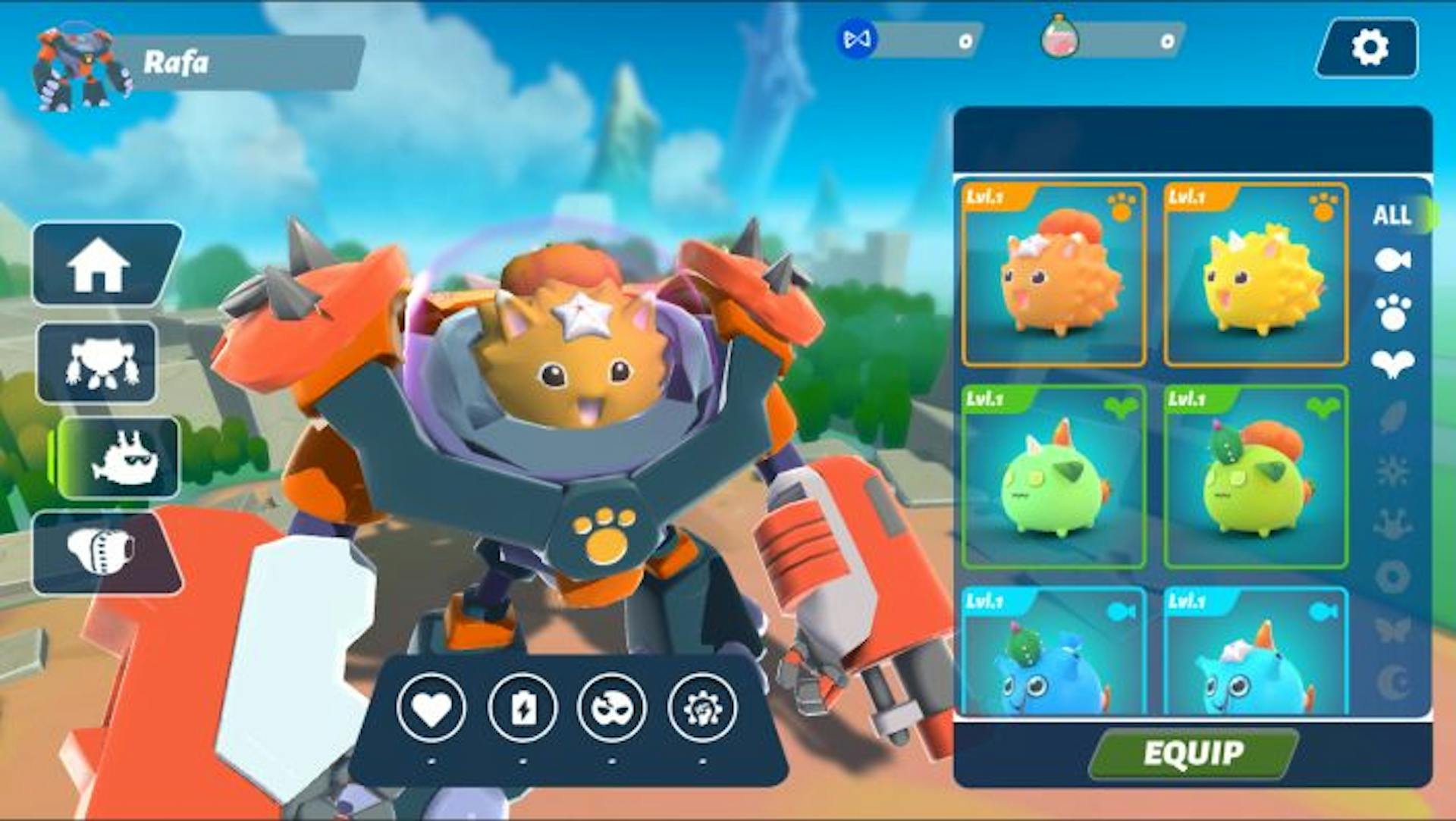Screen dimensions: 1456x821
Task: Click the gear skill stat icon
Action: tap(701, 708)
